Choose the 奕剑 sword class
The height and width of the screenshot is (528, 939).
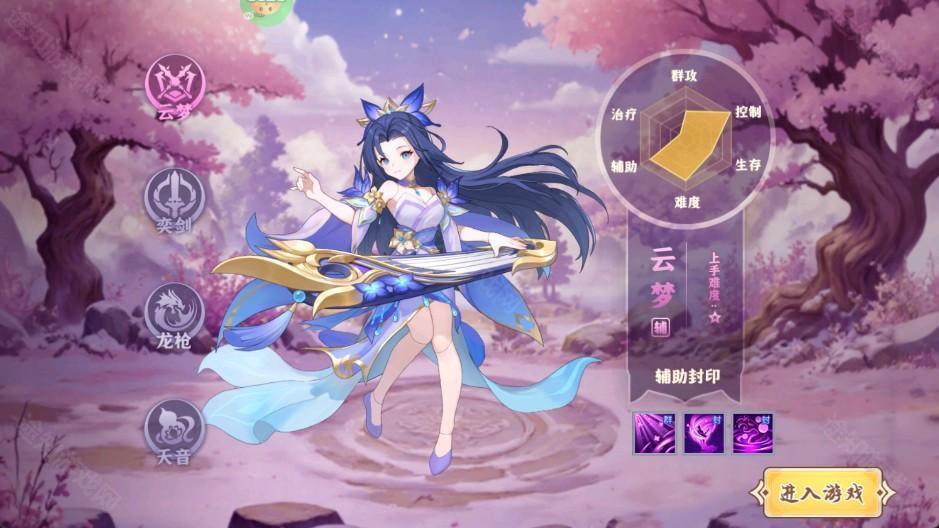[x=174, y=195]
